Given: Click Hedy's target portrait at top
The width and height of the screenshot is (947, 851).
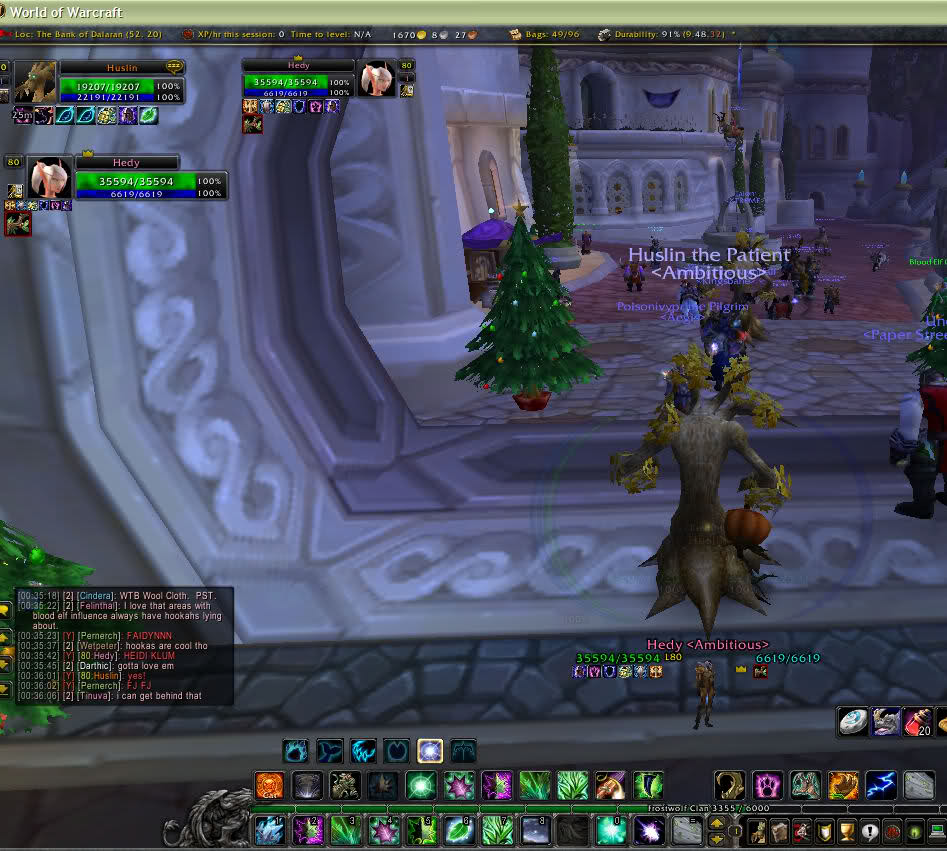Looking at the screenshot, I should coord(378,78).
